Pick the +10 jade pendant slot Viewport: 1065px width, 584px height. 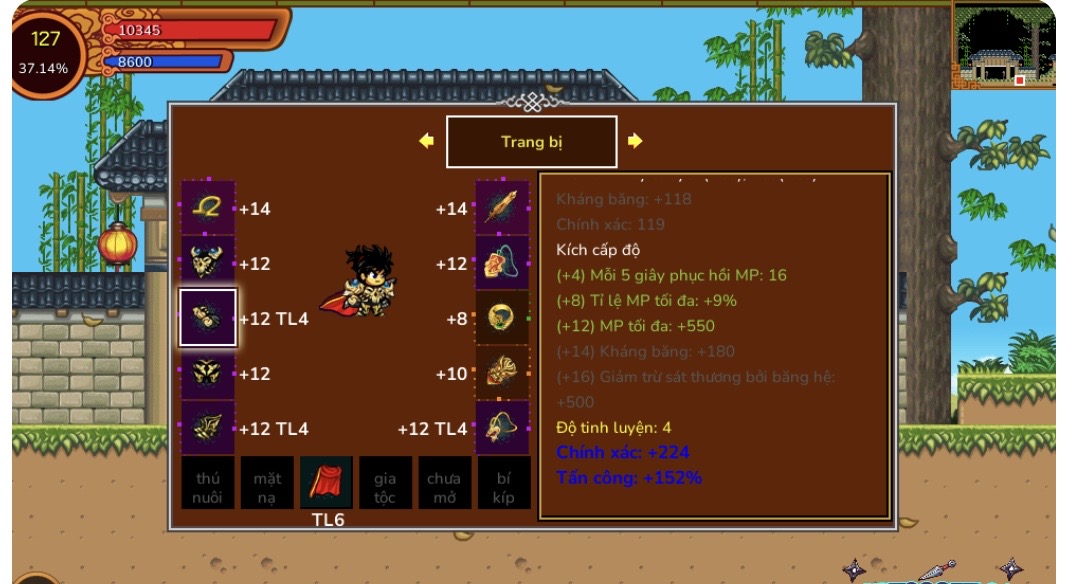(502, 373)
